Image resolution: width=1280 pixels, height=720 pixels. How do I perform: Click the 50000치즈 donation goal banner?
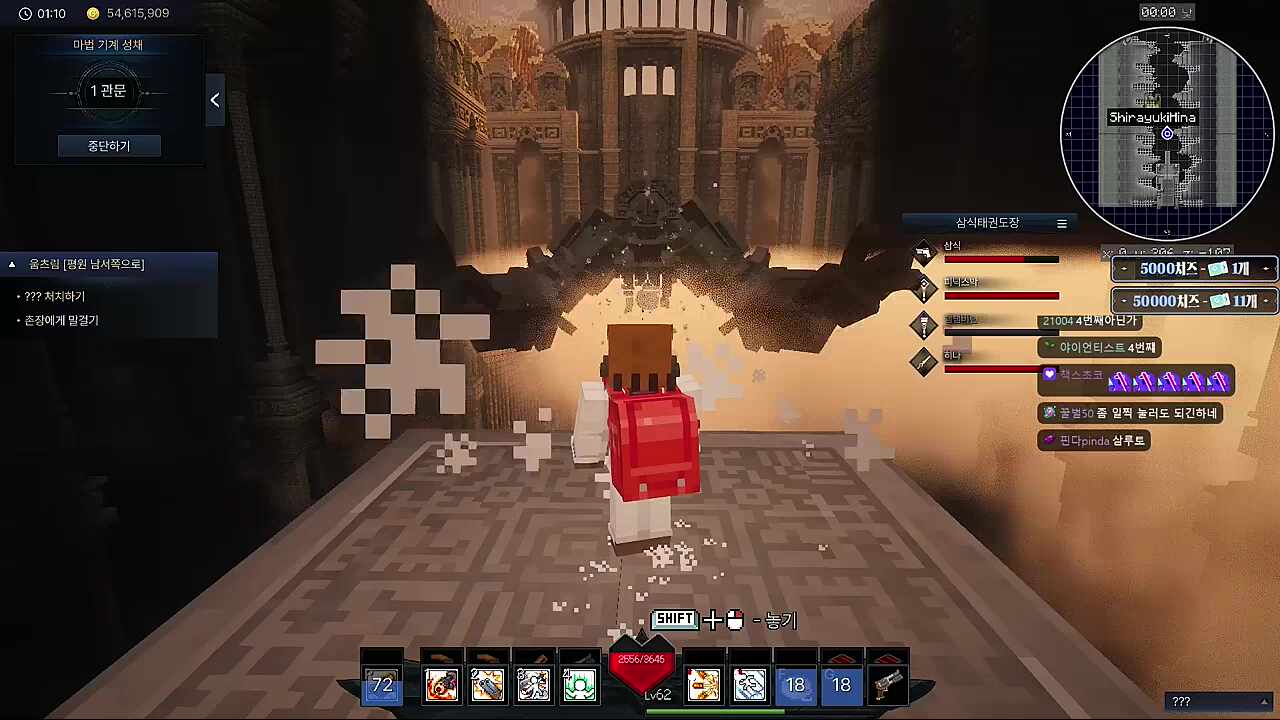click(1195, 301)
